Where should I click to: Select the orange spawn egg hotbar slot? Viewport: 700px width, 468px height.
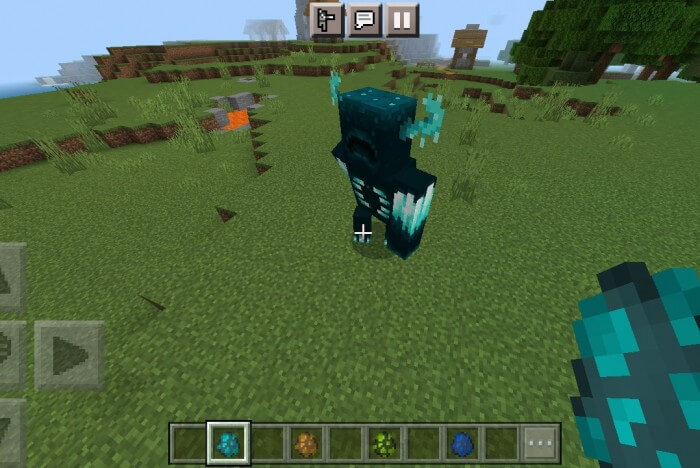pyautogui.click(x=306, y=443)
